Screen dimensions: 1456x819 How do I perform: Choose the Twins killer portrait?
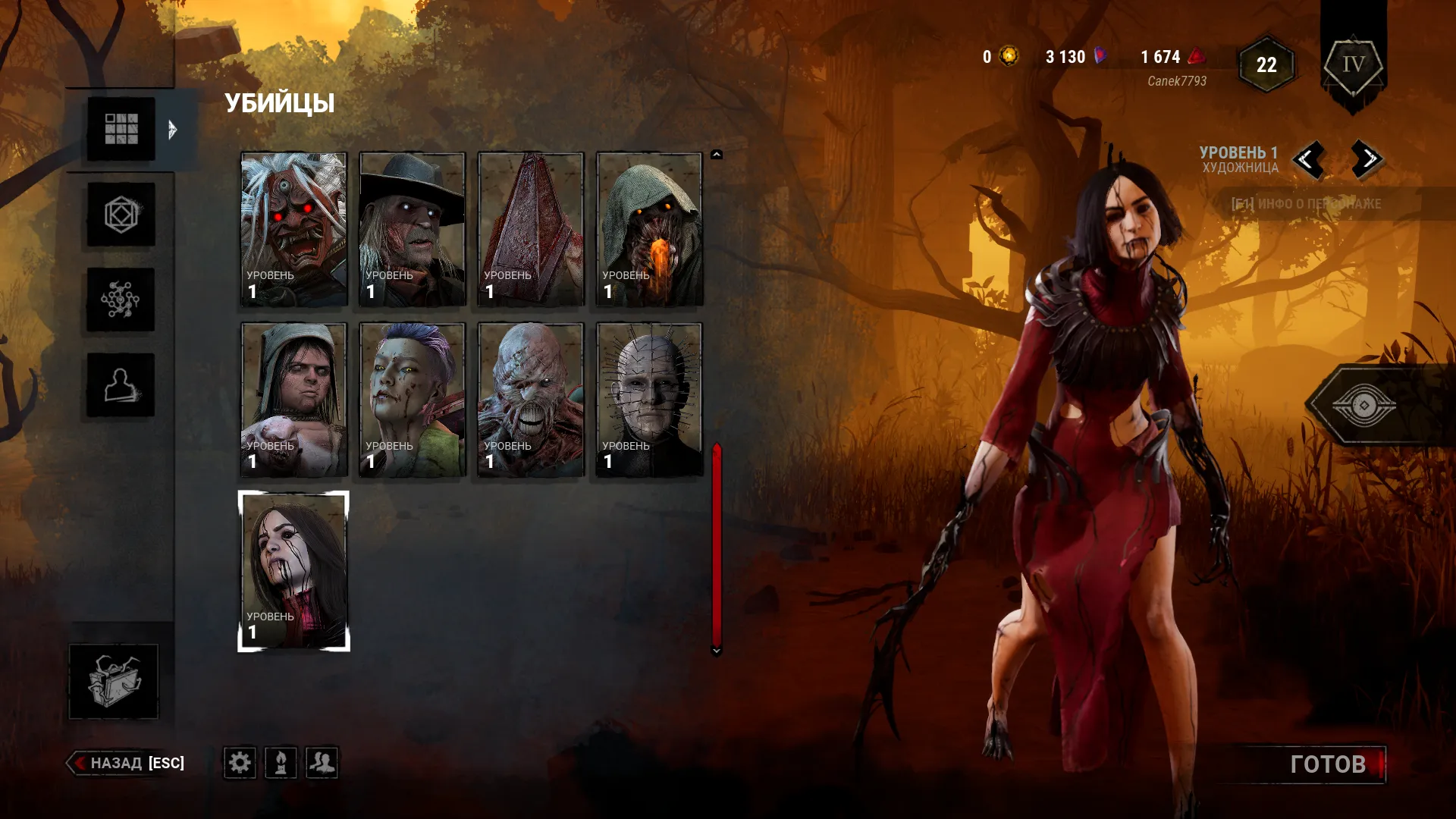[x=293, y=400]
